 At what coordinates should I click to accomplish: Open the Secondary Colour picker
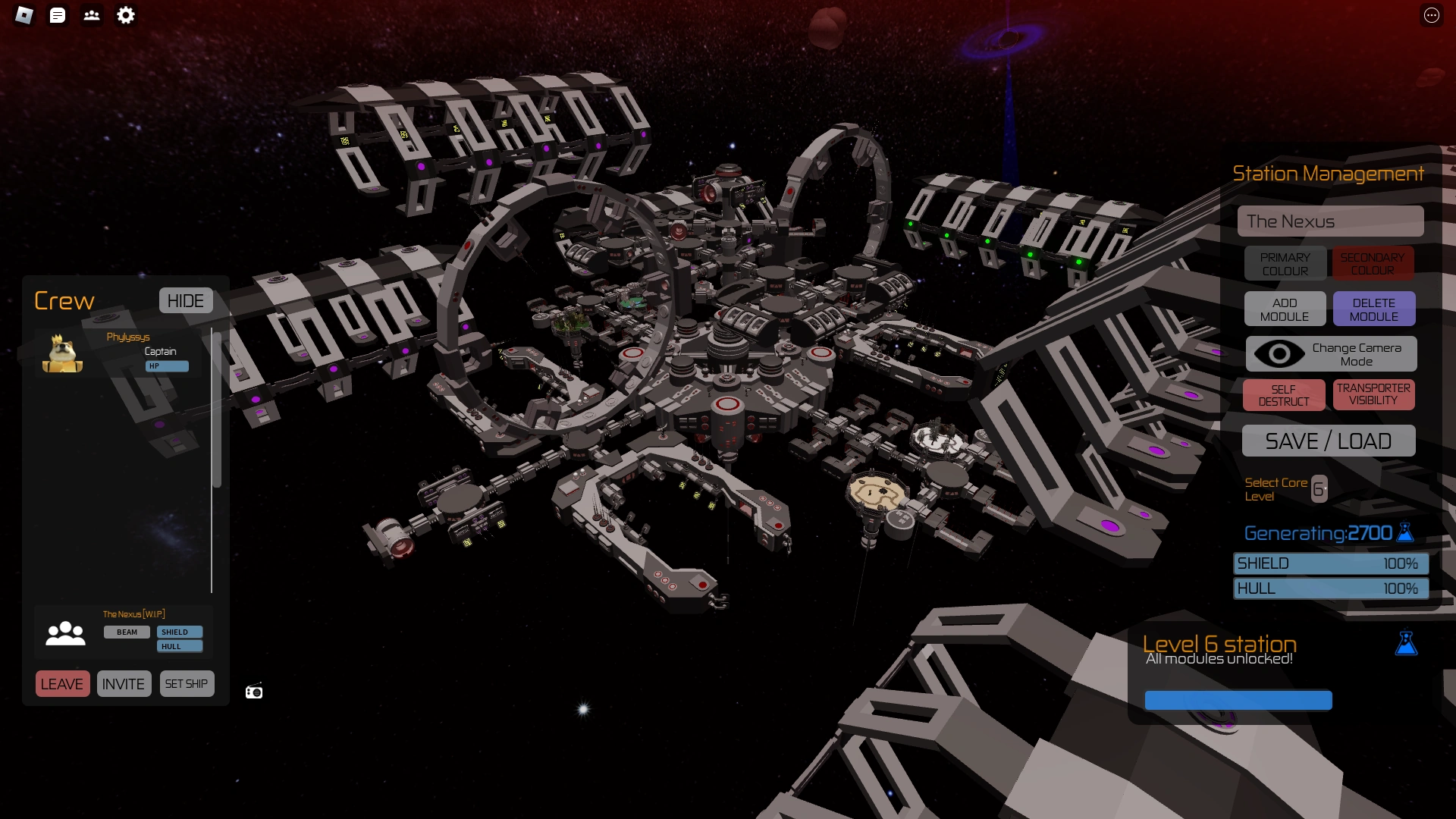click(x=1373, y=263)
